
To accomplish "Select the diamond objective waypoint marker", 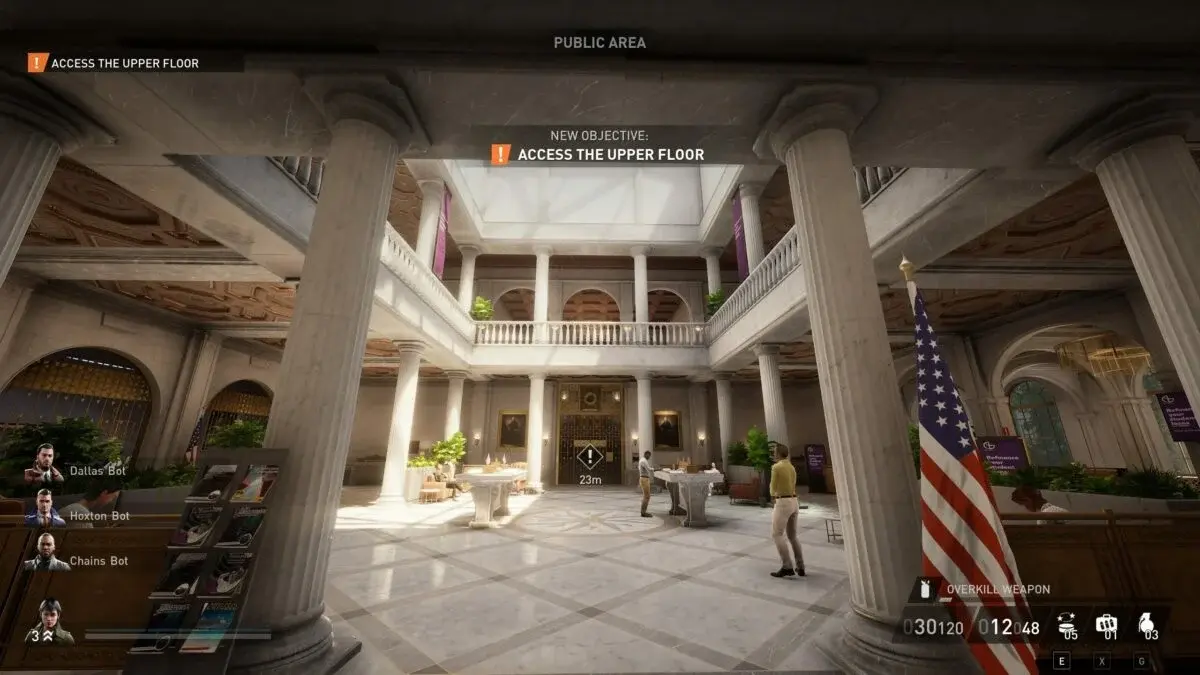I will point(590,457).
